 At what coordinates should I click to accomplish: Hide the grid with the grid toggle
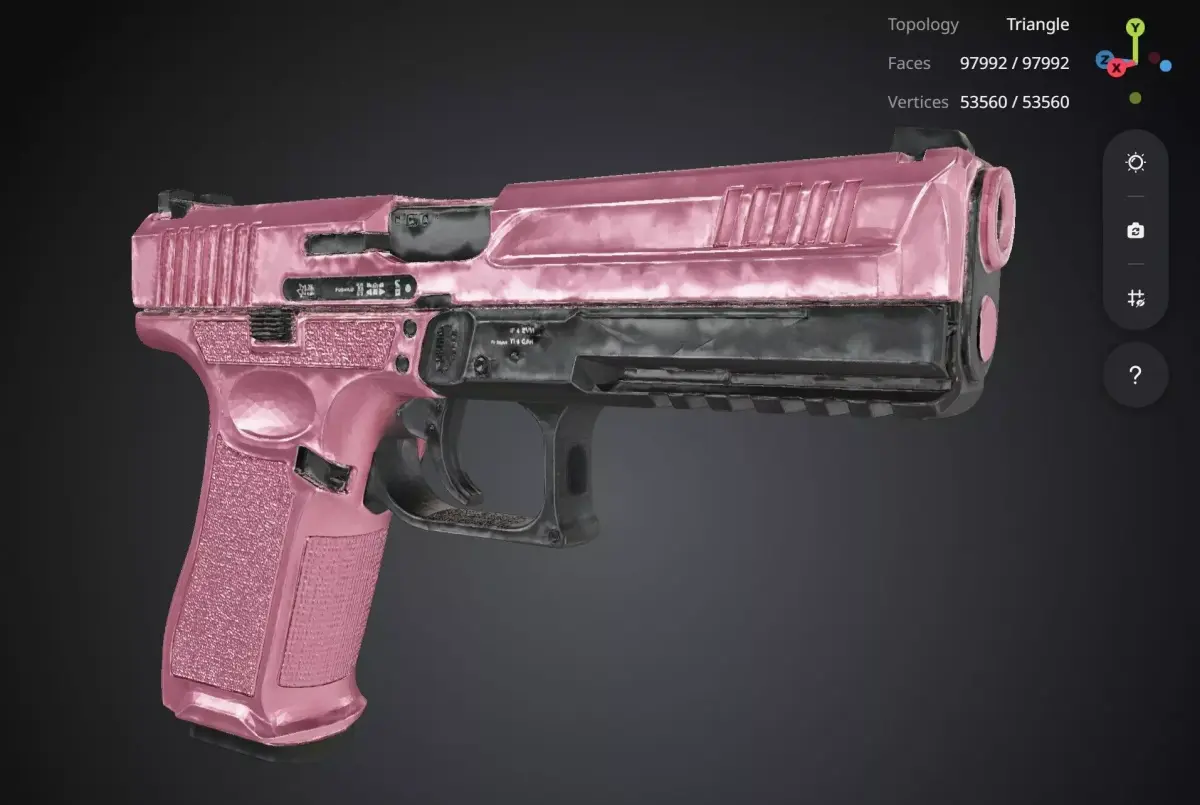click(x=1135, y=298)
